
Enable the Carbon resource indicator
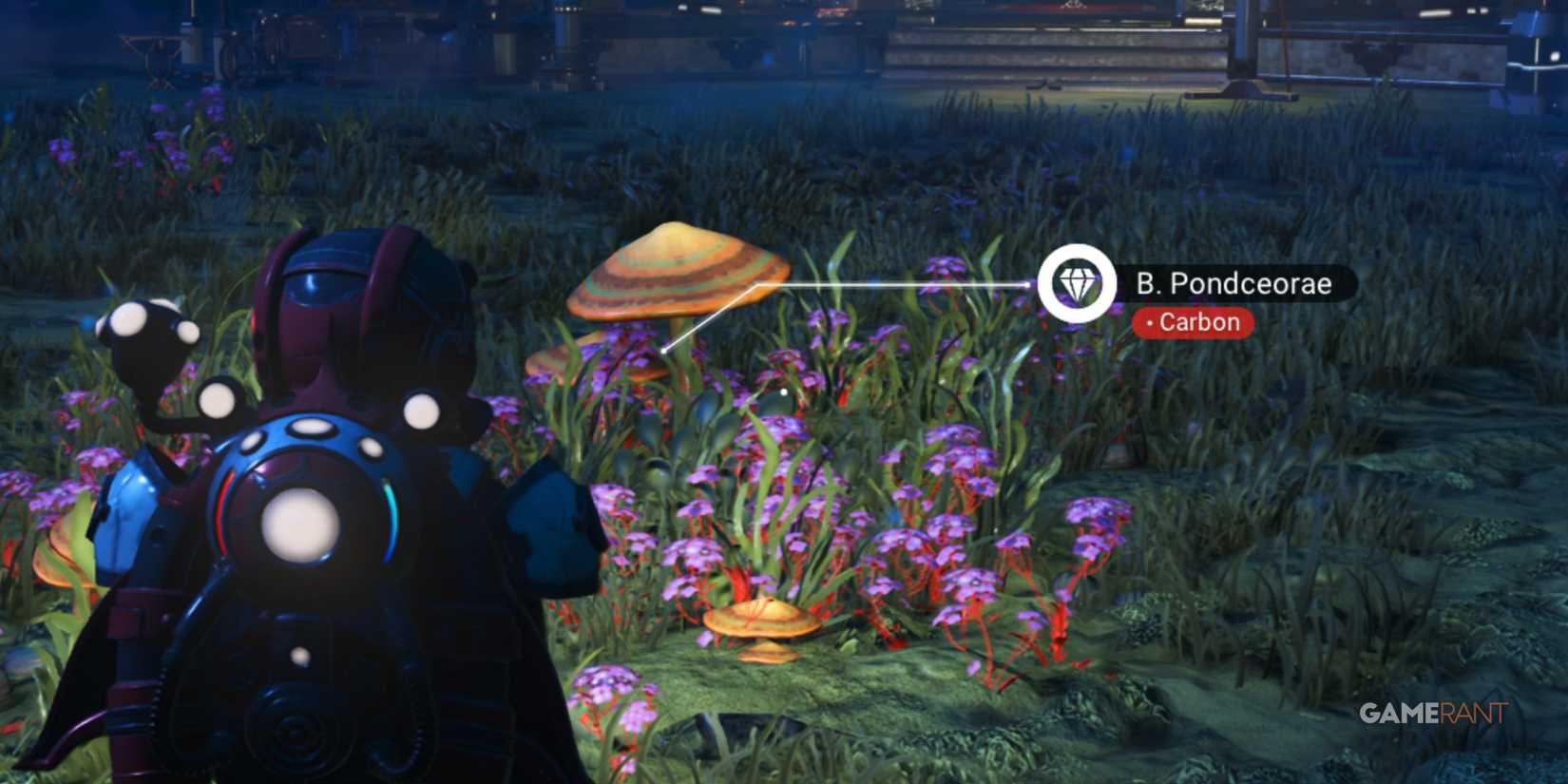point(1195,322)
